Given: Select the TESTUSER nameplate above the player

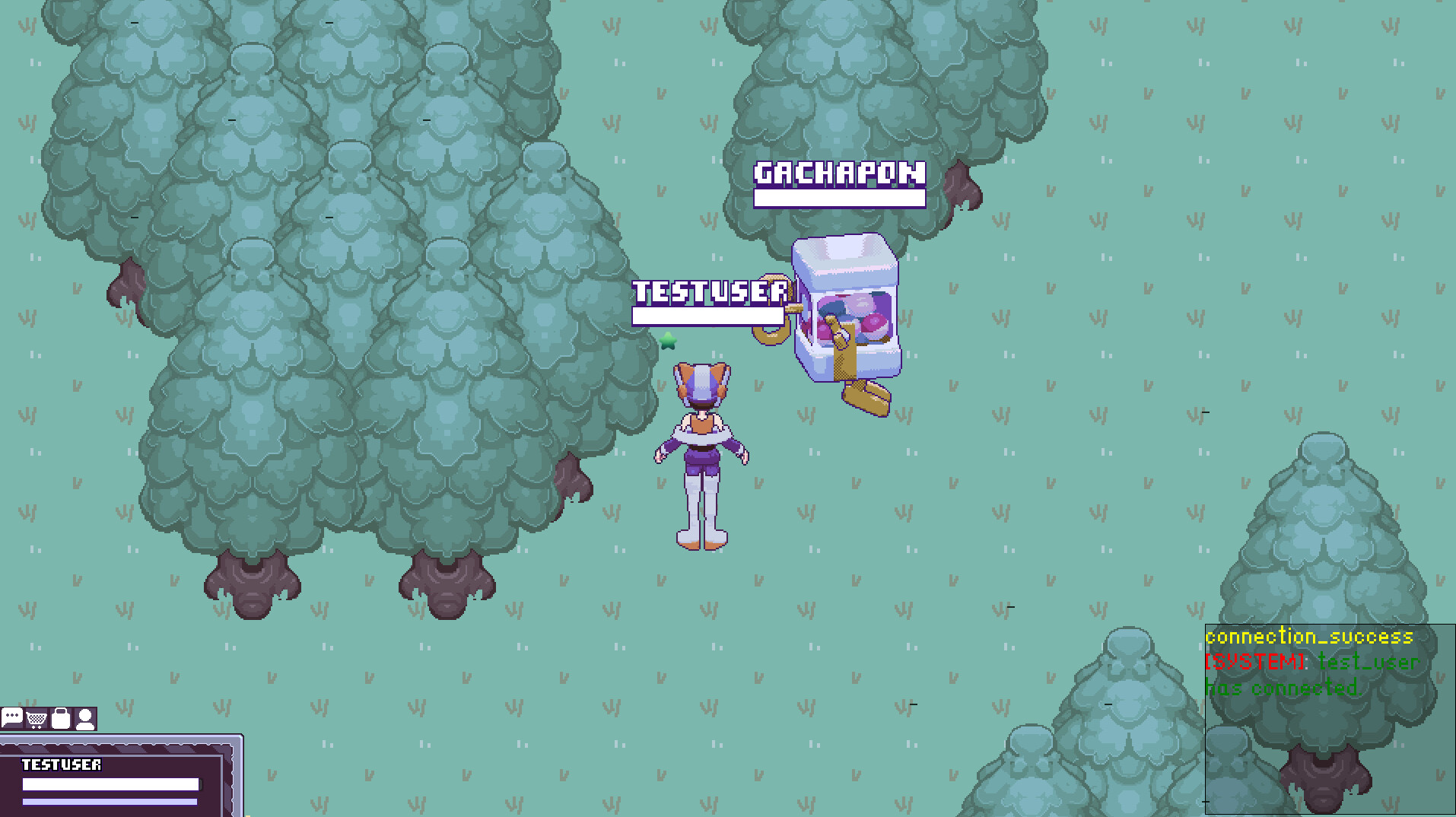Looking at the screenshot, I should point(709,291).
